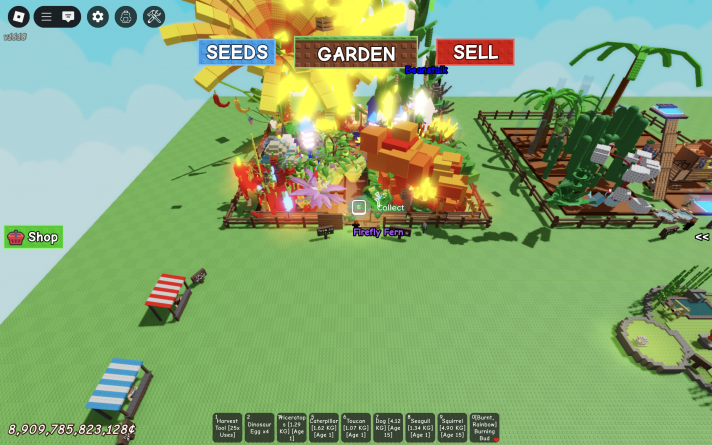Select the Dinosaur Egg x4 slot
Screen dimensions: 712x445
click(259, 428)
